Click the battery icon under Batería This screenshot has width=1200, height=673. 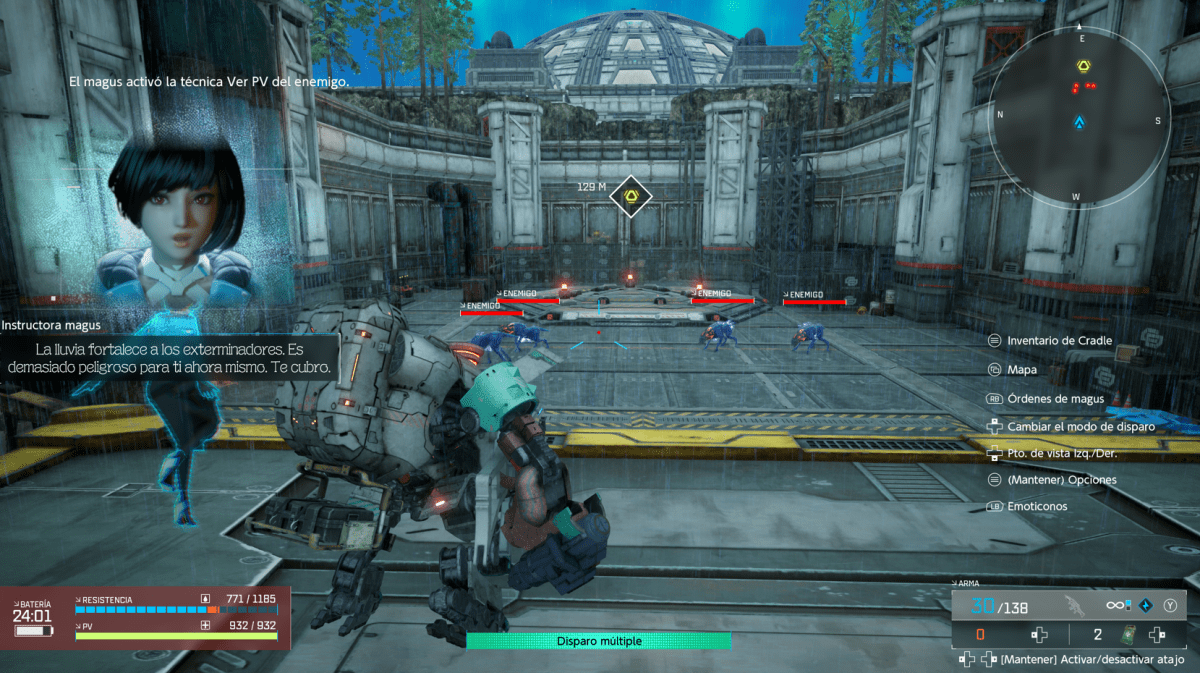(32, 631)
